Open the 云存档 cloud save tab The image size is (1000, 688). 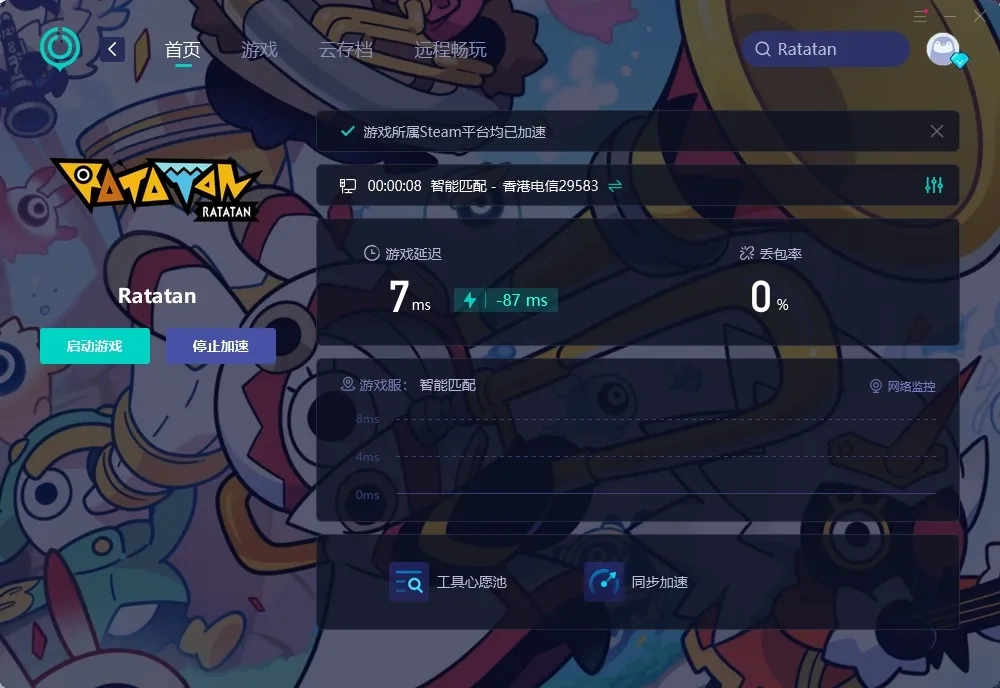(x=345, y=49)
